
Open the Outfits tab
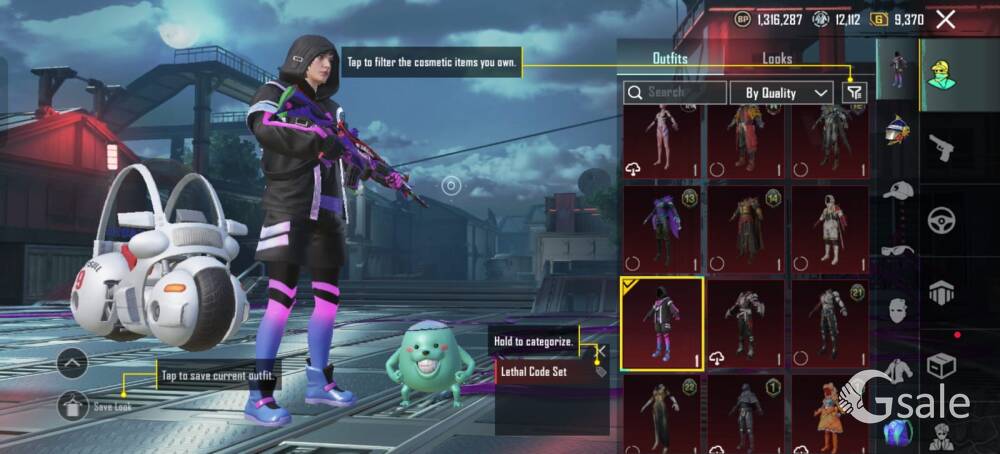click(x=670, y=58)
